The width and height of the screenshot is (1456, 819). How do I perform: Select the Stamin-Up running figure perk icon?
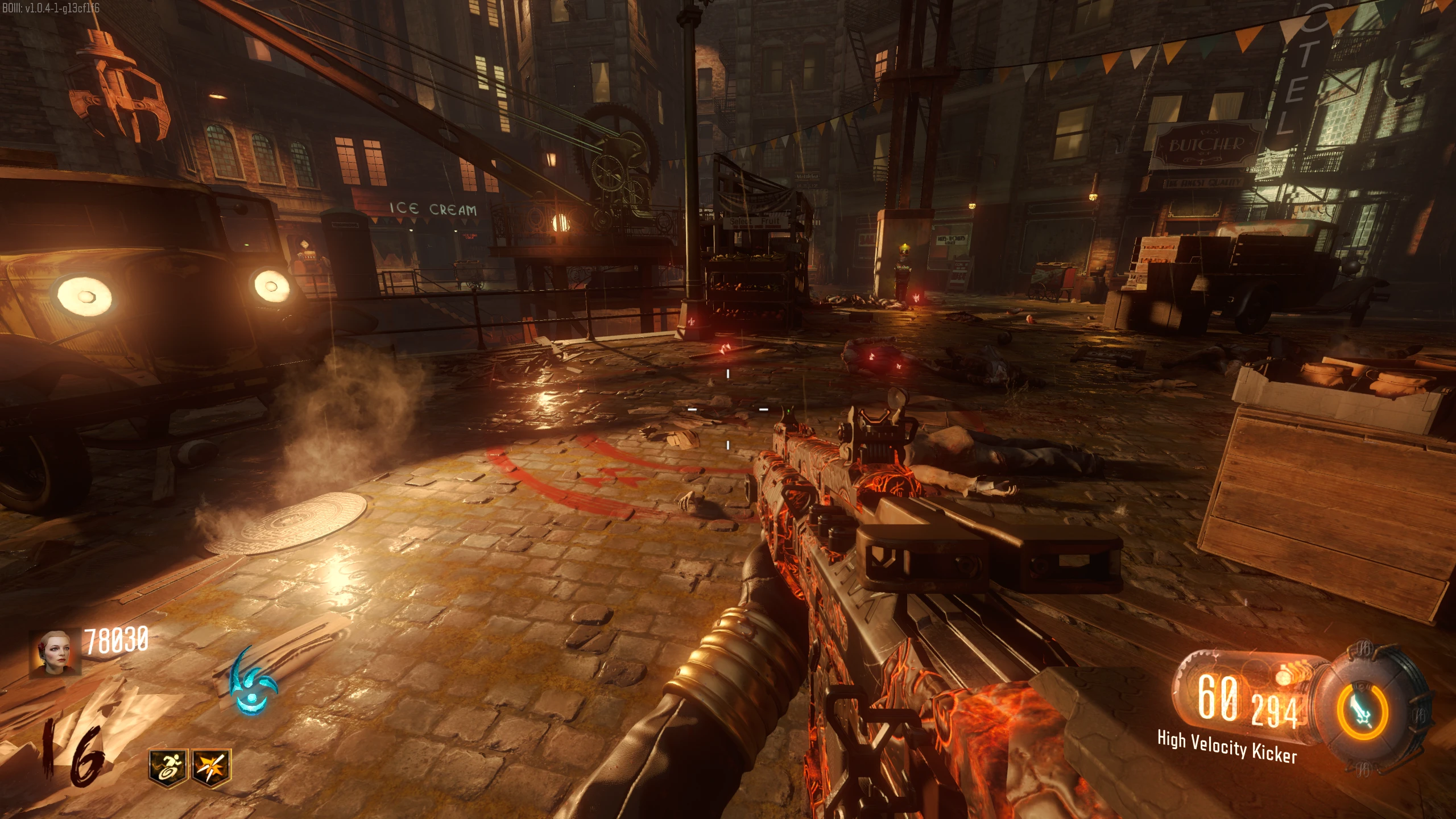pyautogui.click(x=168, y=767)
